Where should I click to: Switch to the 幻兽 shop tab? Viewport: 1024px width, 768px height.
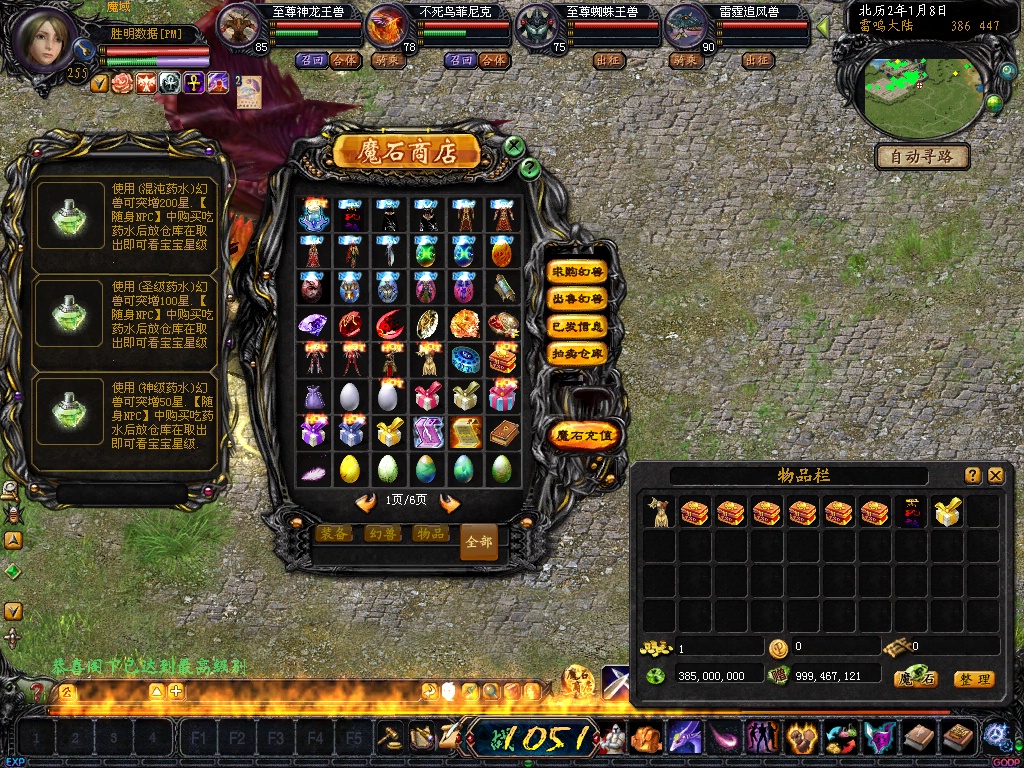point(382,534)
